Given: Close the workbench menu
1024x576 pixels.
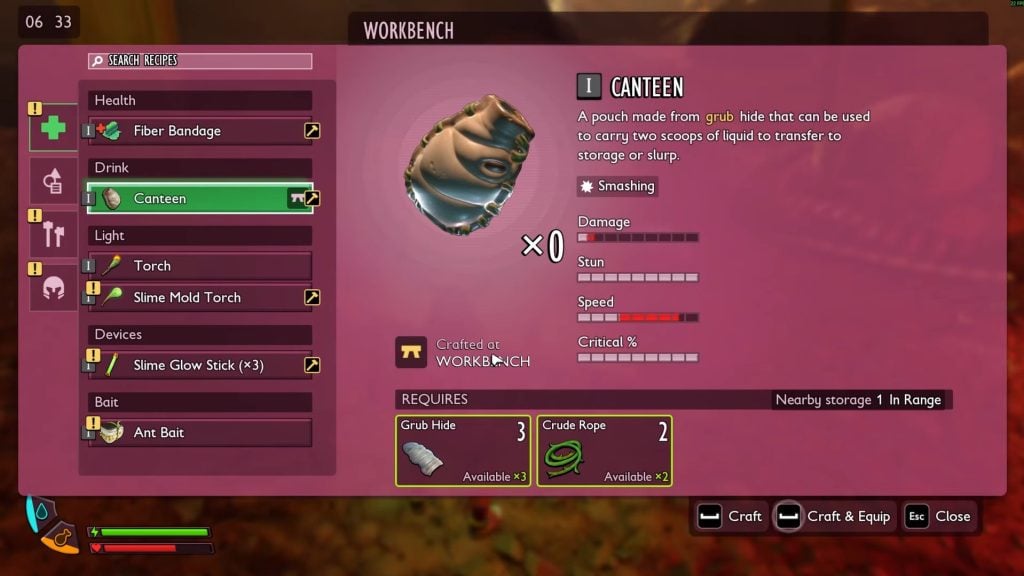Looking at the screenshot, I should pos(939,516).
